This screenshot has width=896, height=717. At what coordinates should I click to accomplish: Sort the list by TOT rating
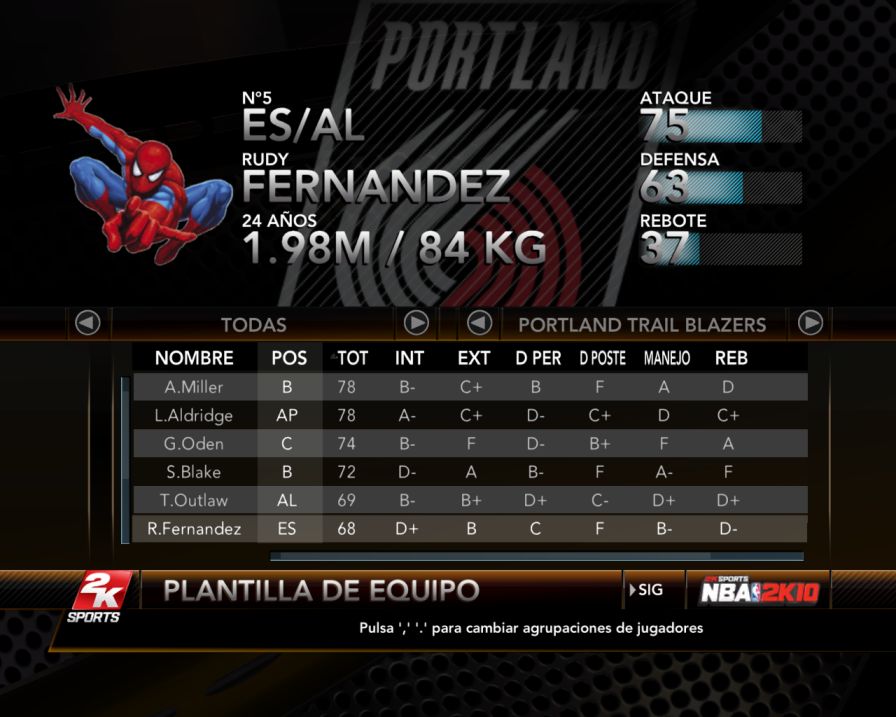pyautogui.click(x=350, y=358)
